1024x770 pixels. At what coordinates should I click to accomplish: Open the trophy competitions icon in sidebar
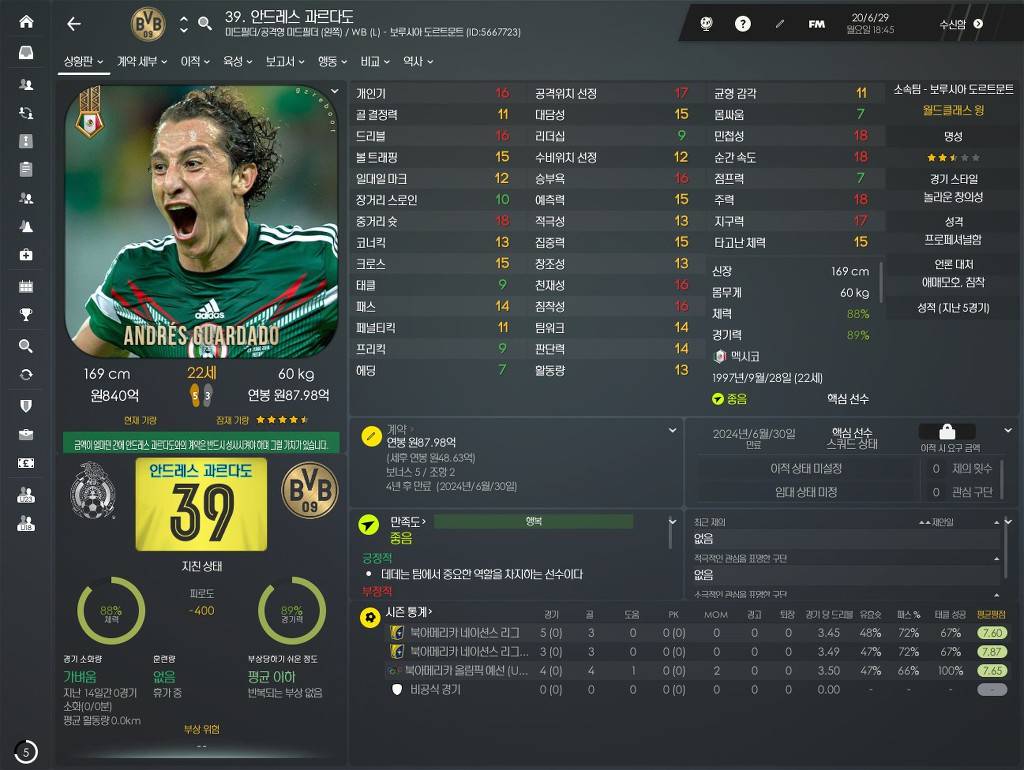[x=26, y=314]
